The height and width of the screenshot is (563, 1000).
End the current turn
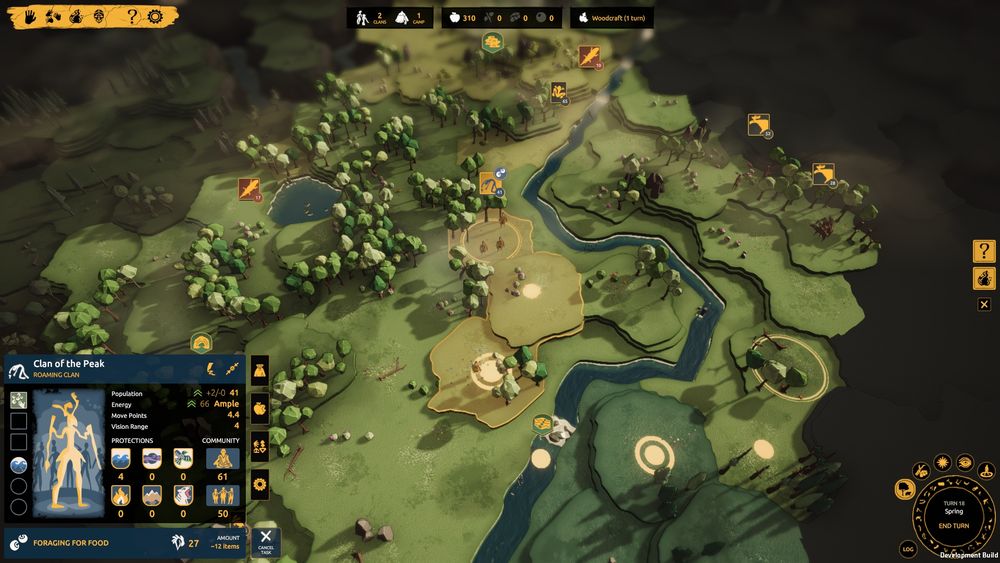pos(953,525)
